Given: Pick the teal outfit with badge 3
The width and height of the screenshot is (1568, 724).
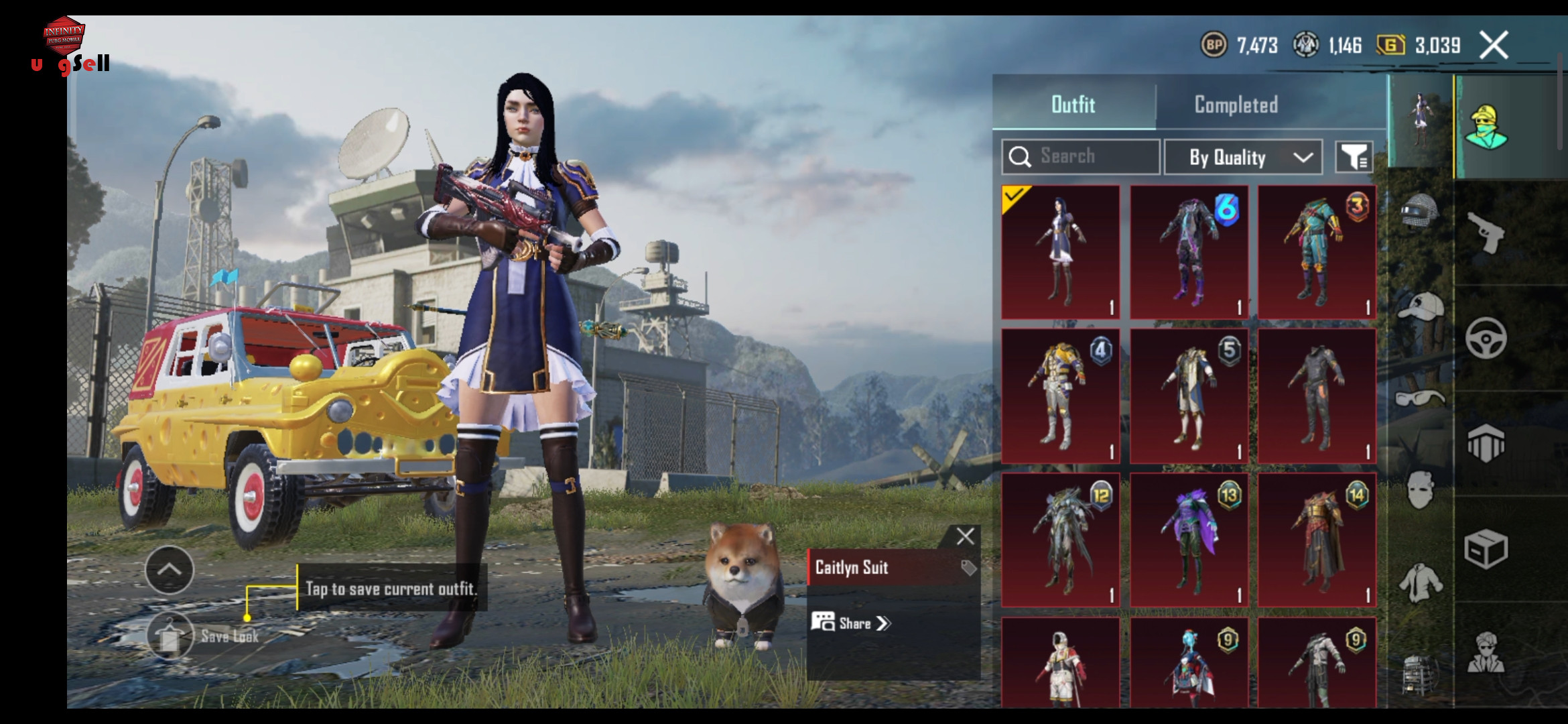Looking at the screenshot, I should (x=1317, y=253).
